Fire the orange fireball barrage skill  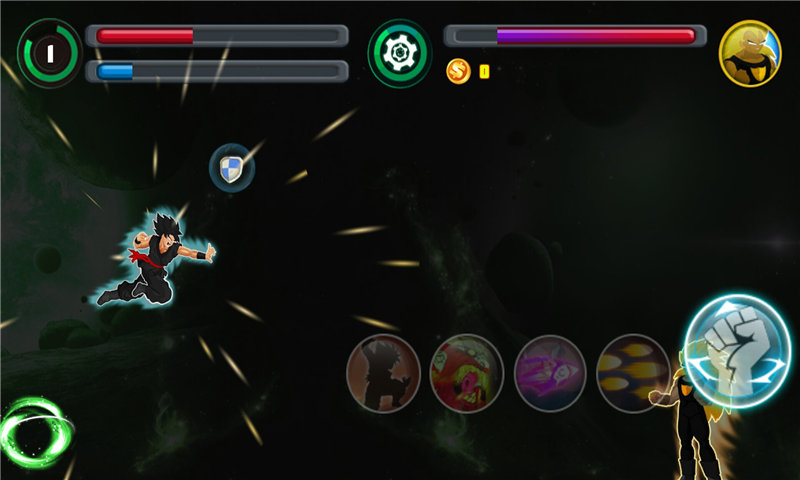(632, 373)
